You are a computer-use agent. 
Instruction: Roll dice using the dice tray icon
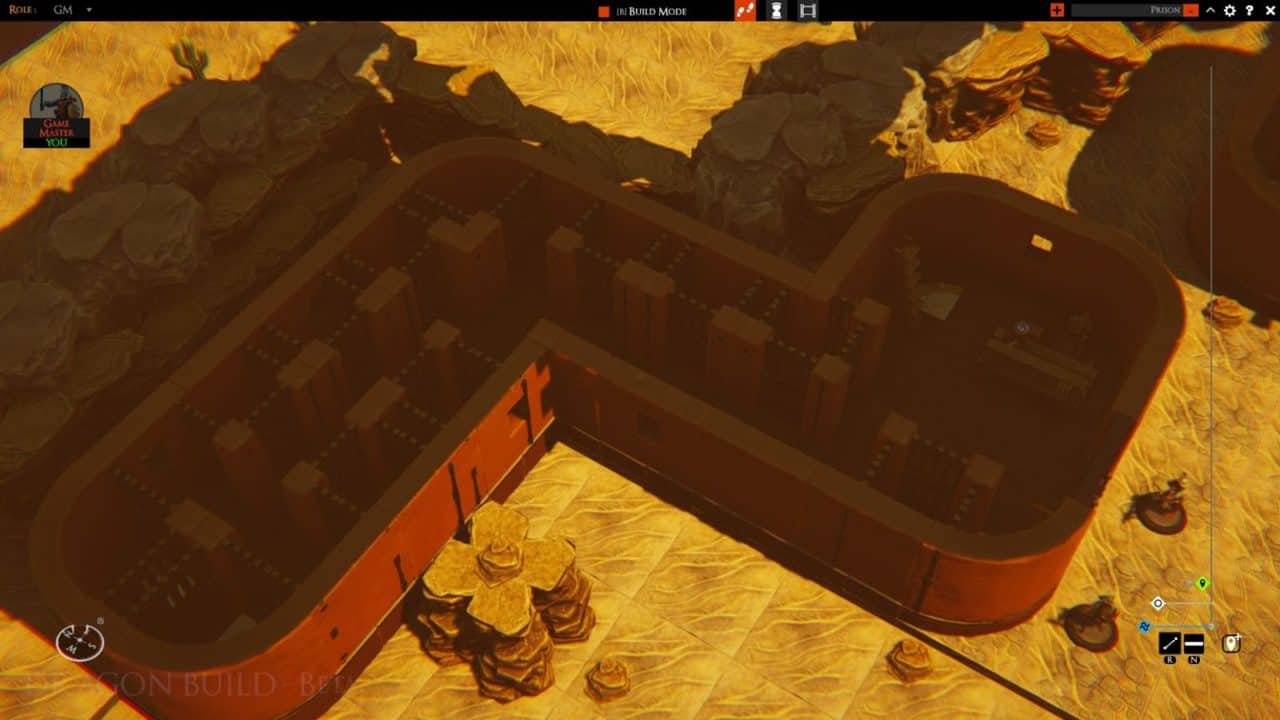pyautogui.click(x=746, y=10)
